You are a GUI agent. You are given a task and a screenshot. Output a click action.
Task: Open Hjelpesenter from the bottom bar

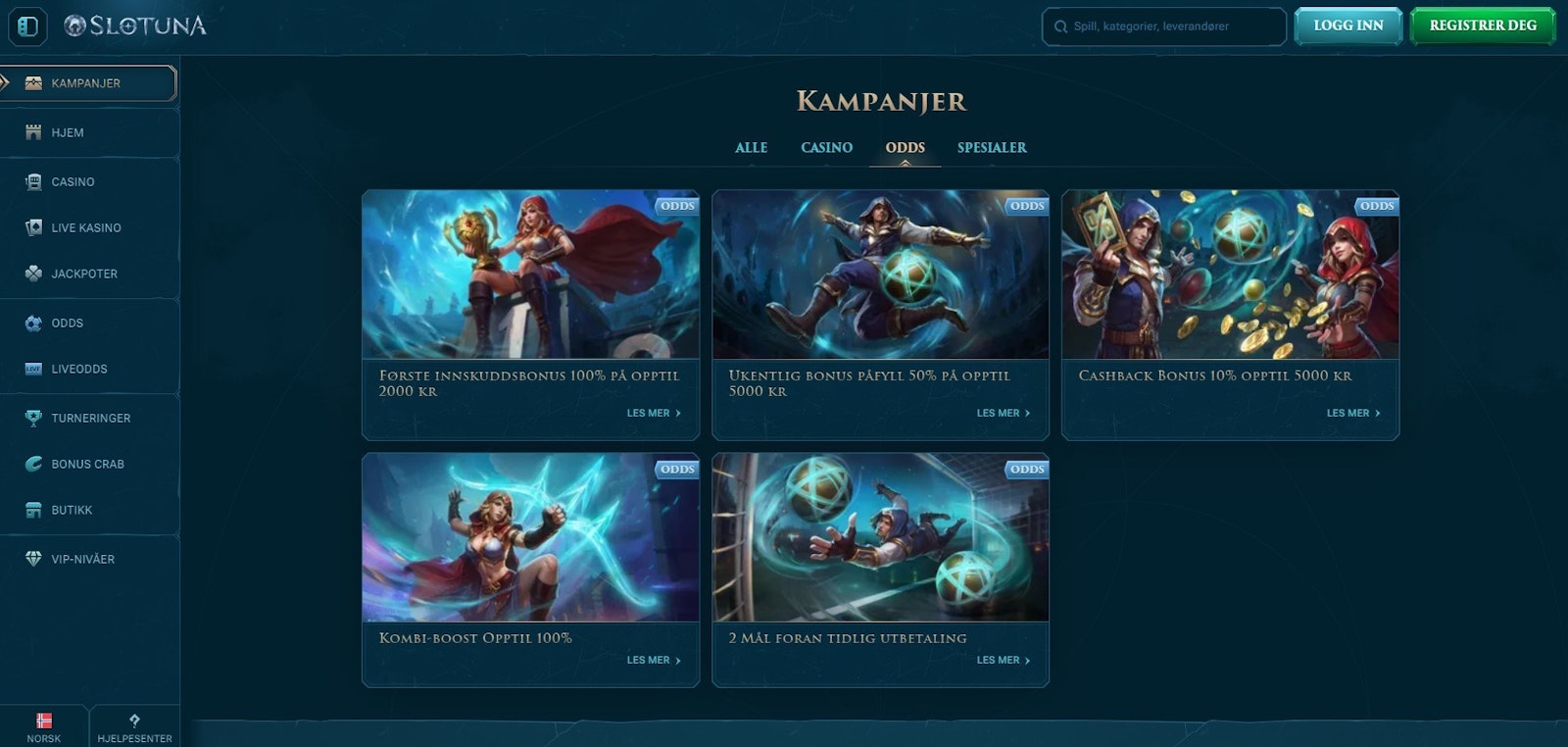coord(133,725)
